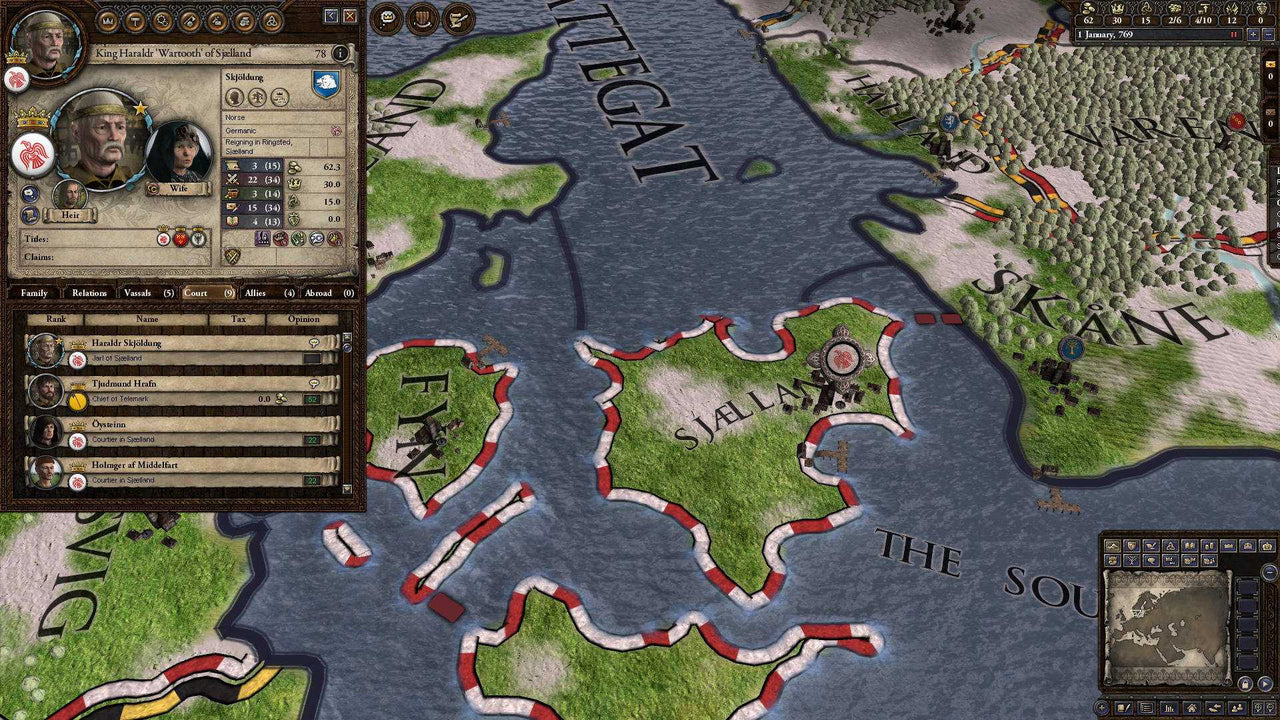Image resolution: width=1280 pixels, height=720 pixels.
Task: Pause the game with the pause button
Action: click(1233, 34)
